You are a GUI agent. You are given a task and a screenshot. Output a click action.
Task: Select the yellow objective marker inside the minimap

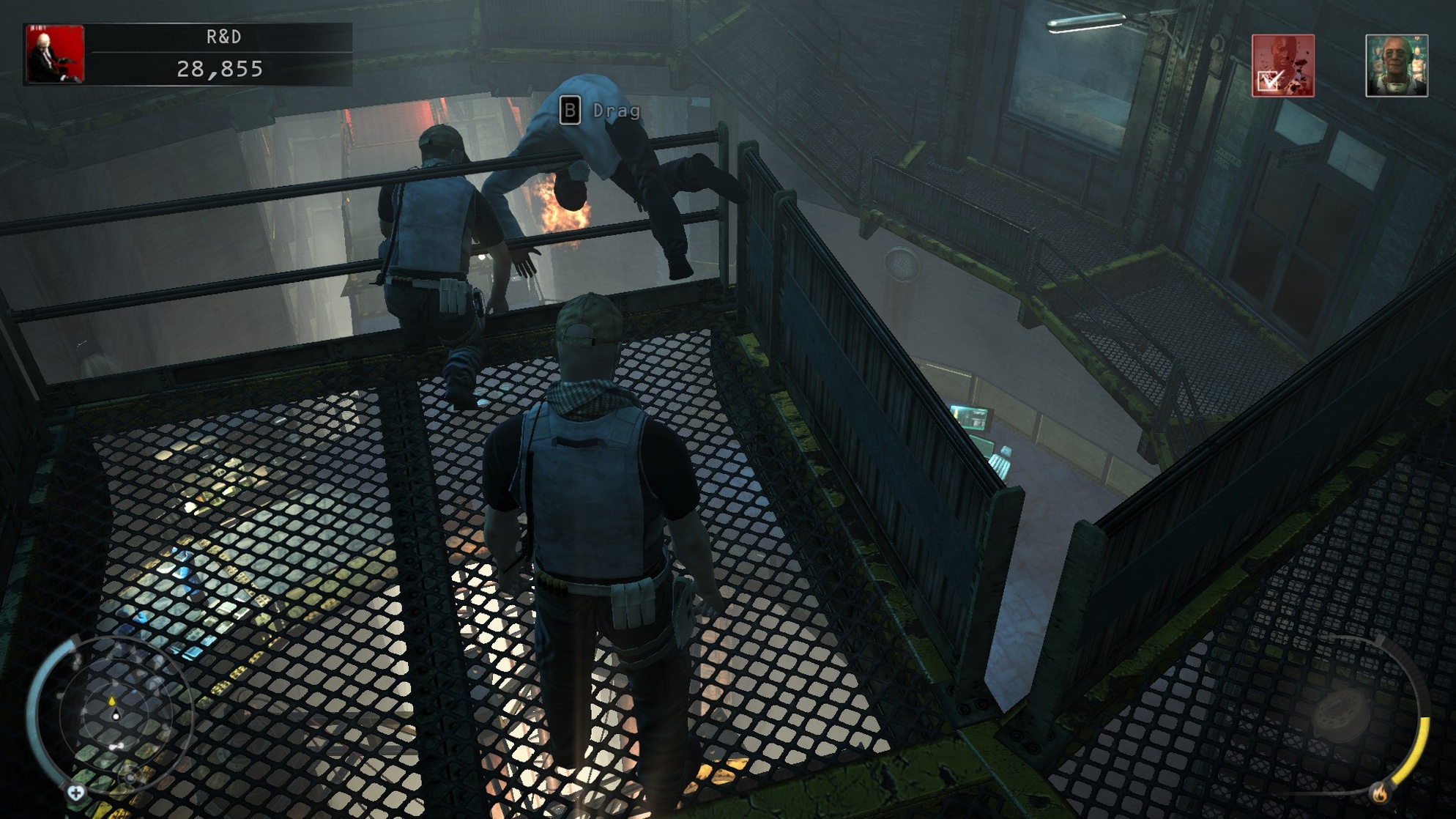point(112,701)
